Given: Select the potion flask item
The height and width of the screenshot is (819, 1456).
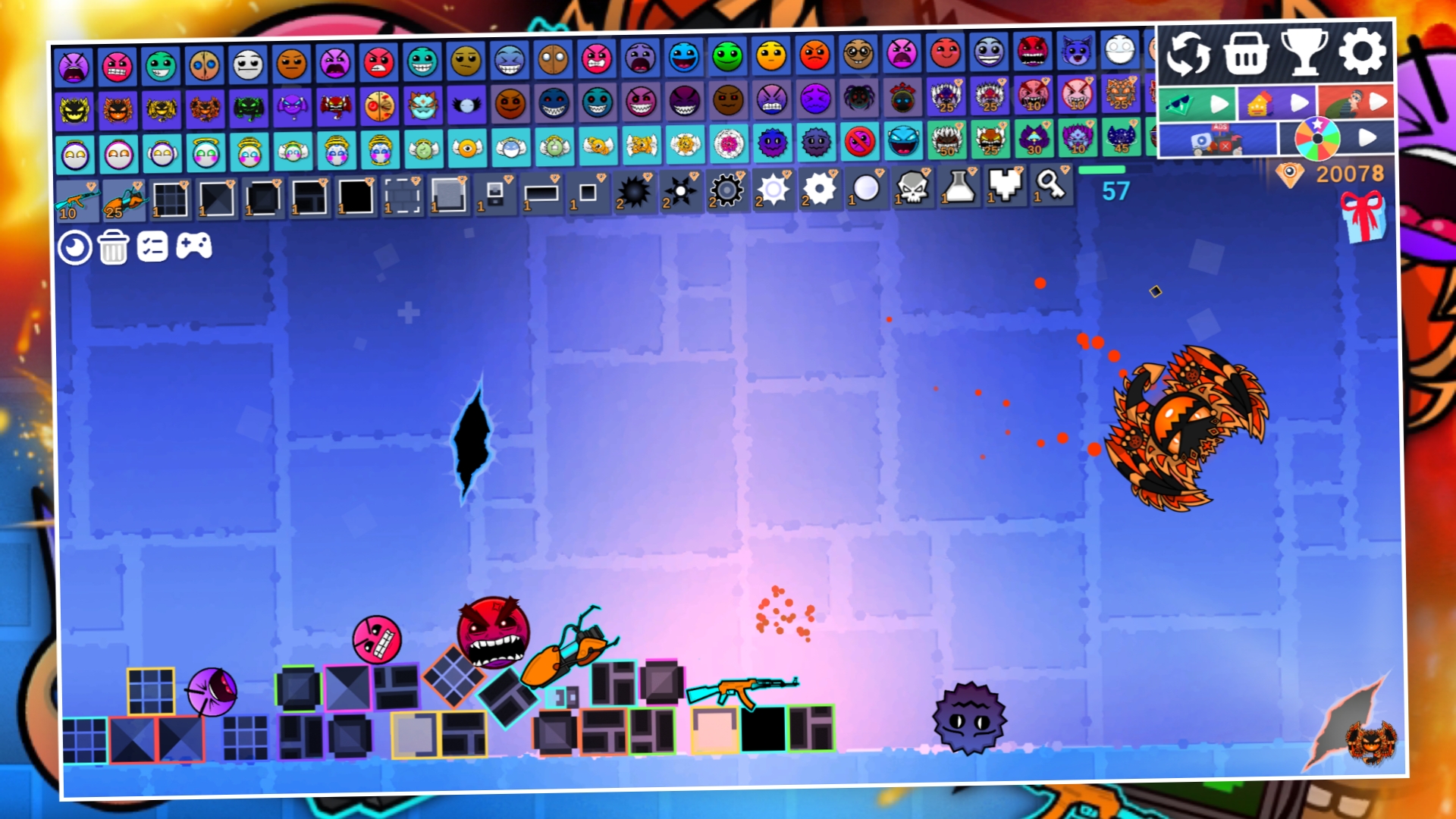Looking at the screenshot, I should pos(958,190).
